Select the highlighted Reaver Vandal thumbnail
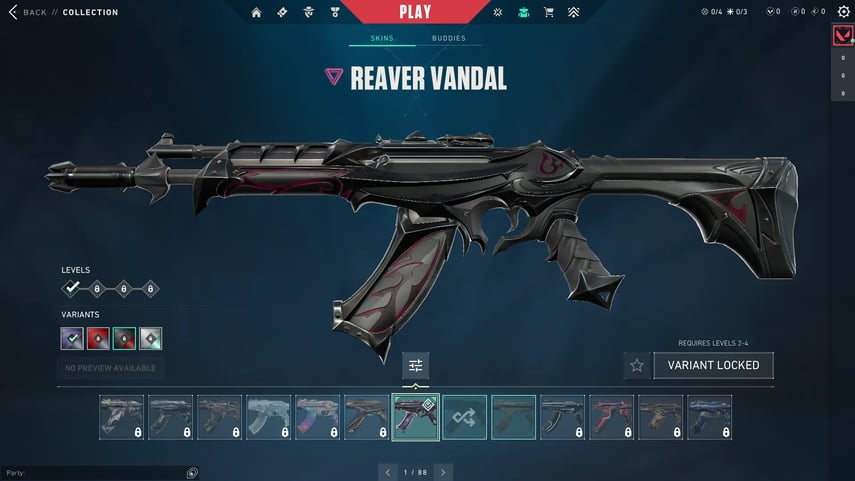Screen dimensions: 855x481 416,417
